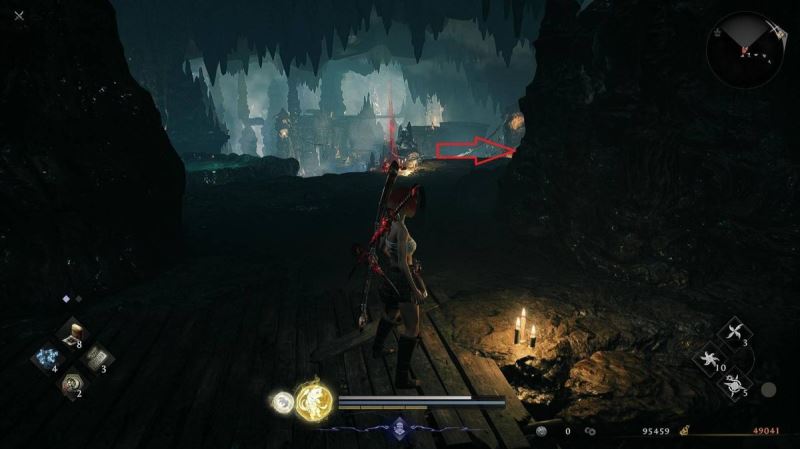The width and height of the screenshot is (800, 449).
Task: Select the small white spirit orb icon
Action: 282,401
